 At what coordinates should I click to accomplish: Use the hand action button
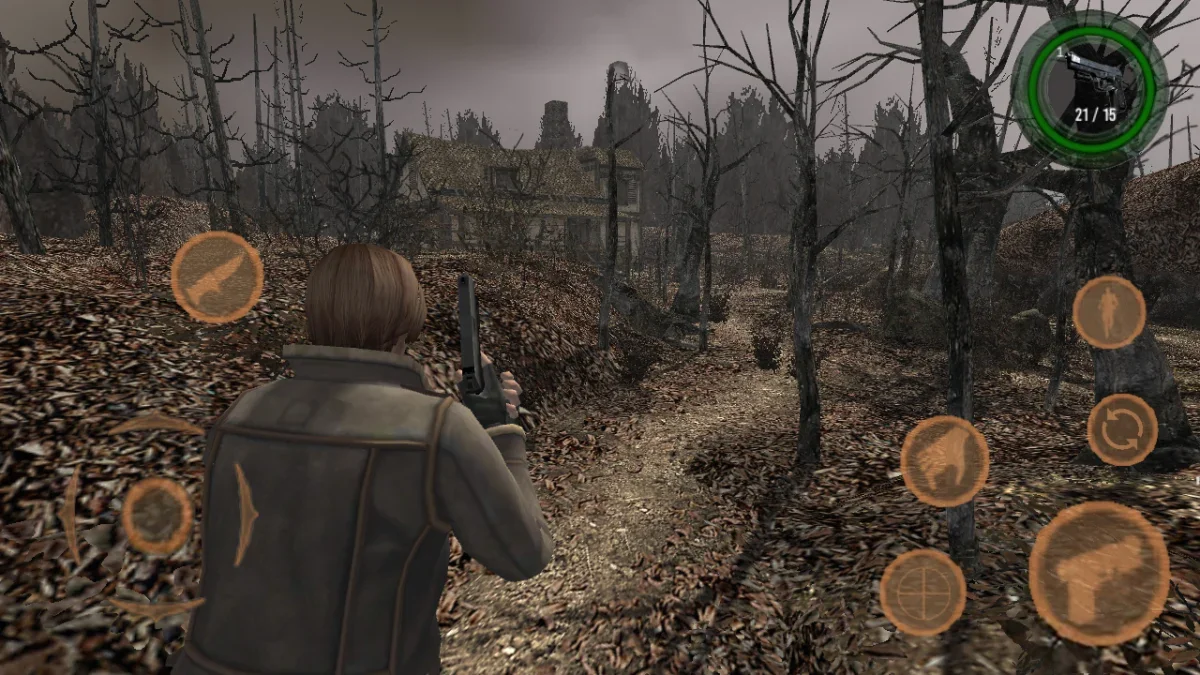(x=944, y=461)
